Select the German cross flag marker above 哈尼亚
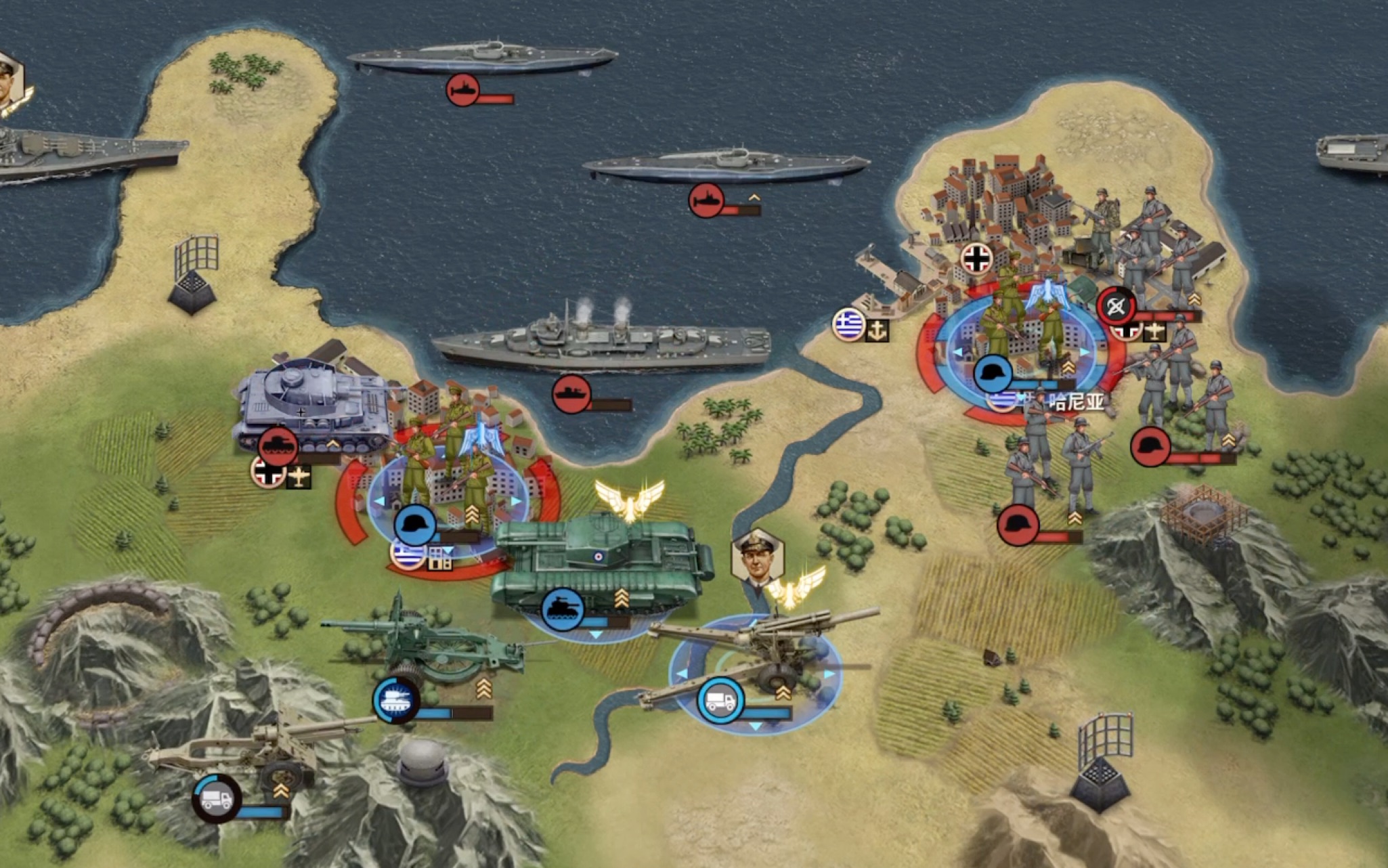The width and height of the screenshot is (1388, 868). pyautogui.click(x=976, y=259)
